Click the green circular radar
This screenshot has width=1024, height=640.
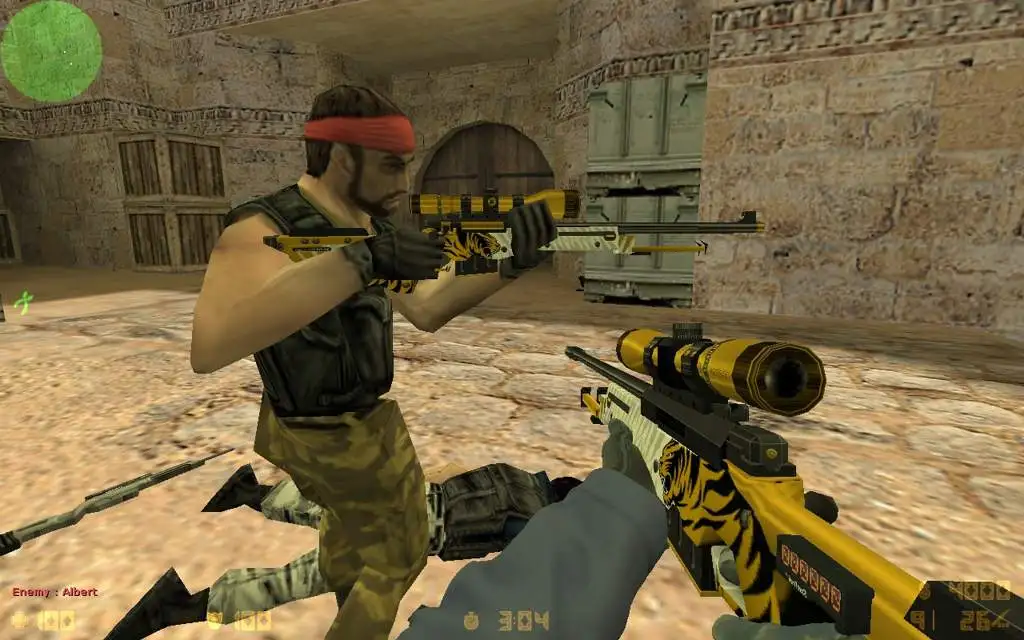51,51
